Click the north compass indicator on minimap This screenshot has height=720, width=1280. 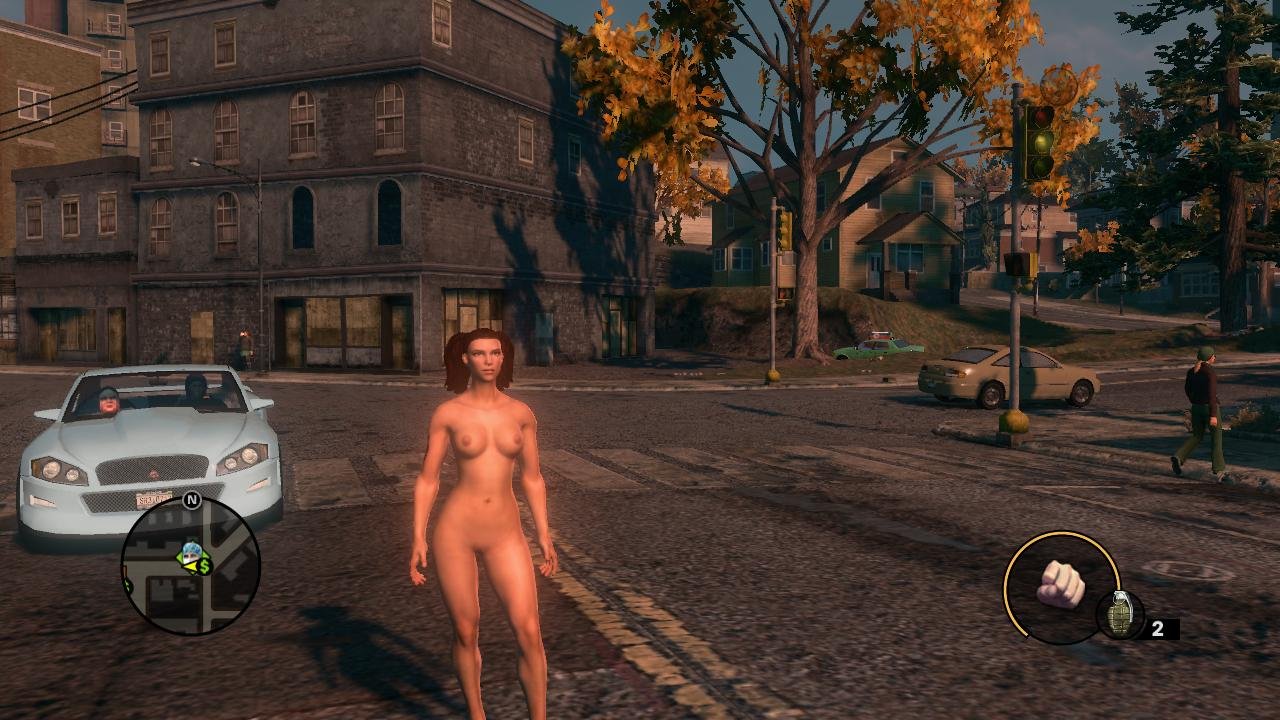(x=191, y=500)
